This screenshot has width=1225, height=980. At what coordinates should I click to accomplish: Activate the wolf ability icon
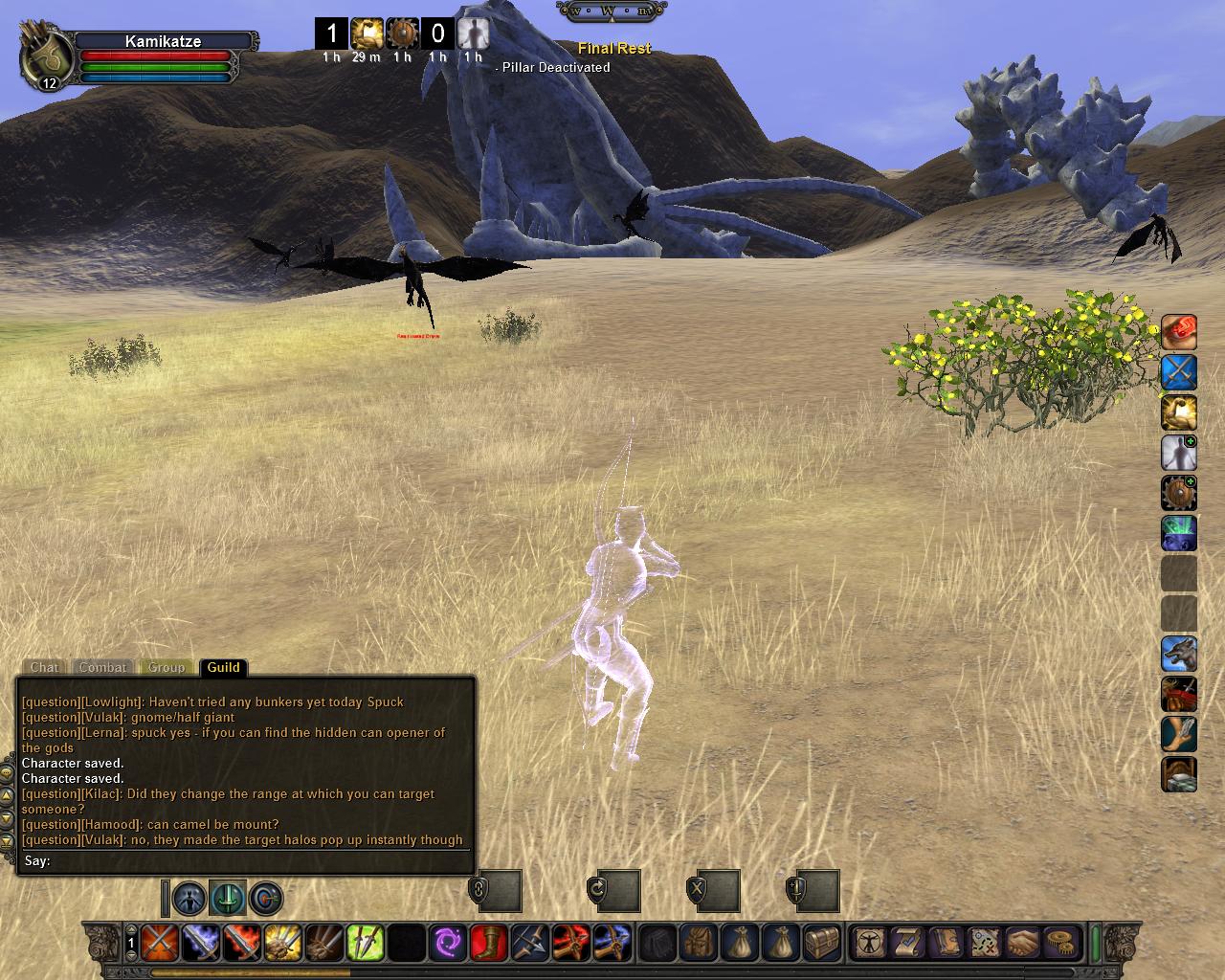[x=1179, y=655]
